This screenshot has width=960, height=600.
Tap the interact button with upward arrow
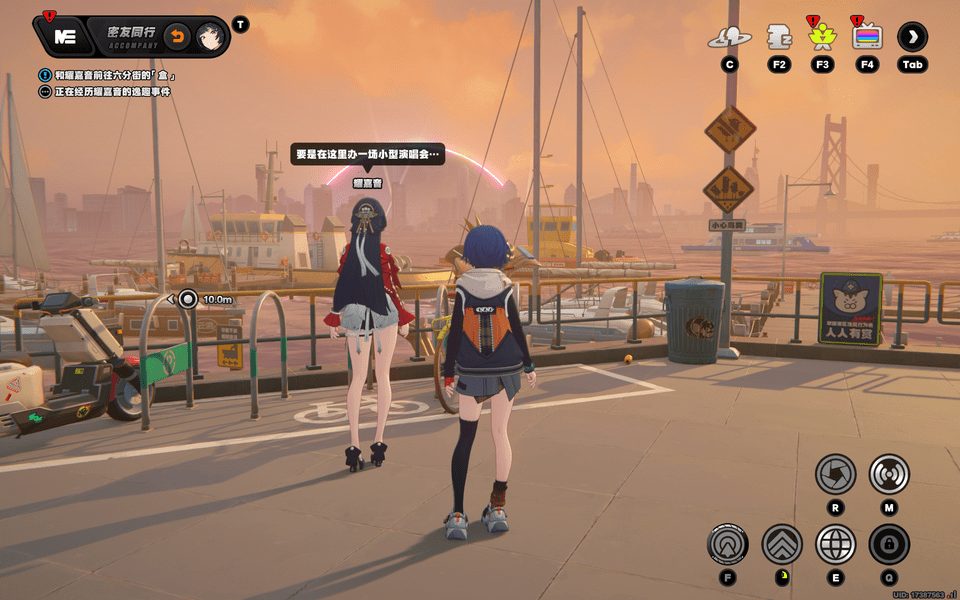(x=727, y=544)
